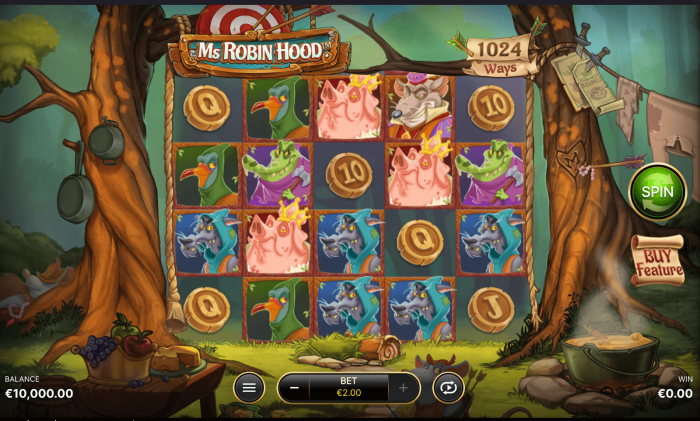The image size is (700, 421).
Task: Decrease the bet with the minus button
Action: [293, 387]
